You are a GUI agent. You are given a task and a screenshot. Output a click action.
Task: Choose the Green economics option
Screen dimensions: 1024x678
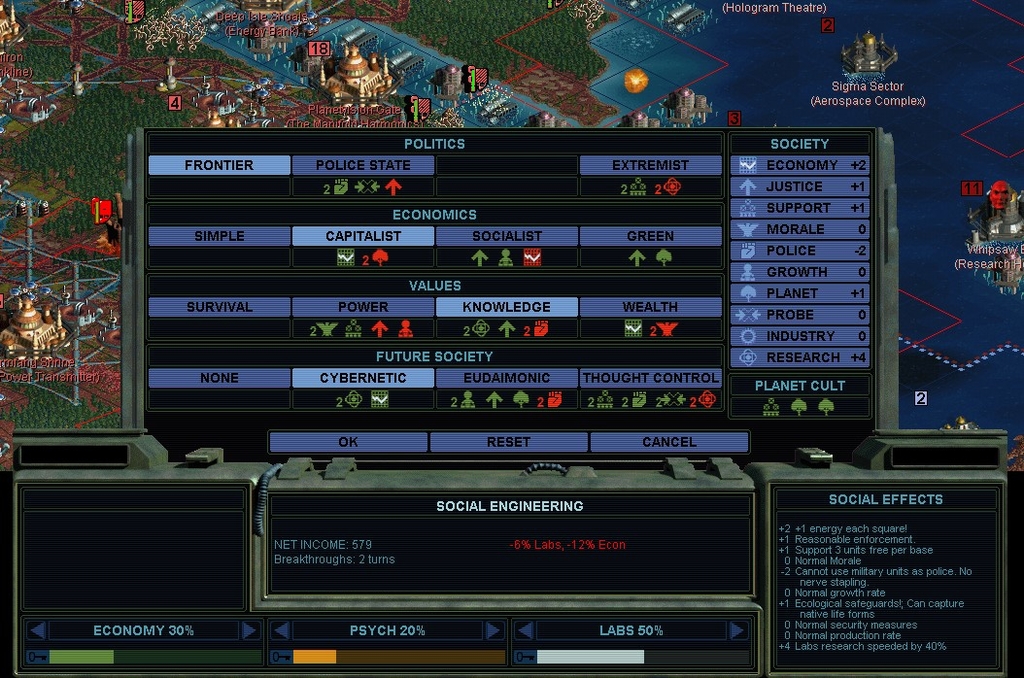point(650,236)
